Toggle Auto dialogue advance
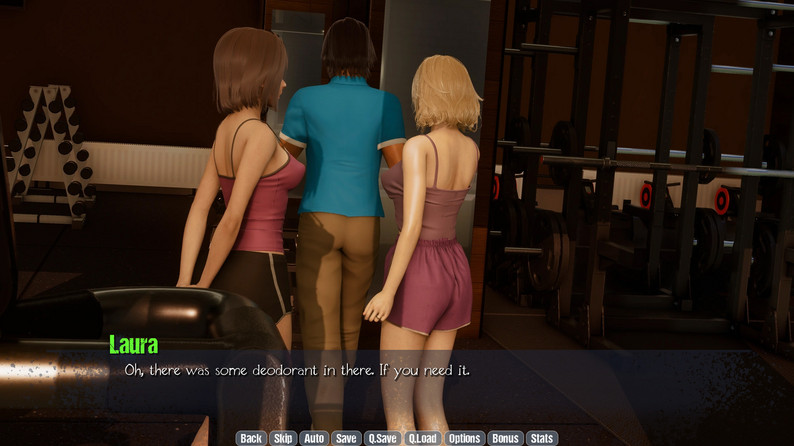The image size is (794, 446). click(314, 438)
